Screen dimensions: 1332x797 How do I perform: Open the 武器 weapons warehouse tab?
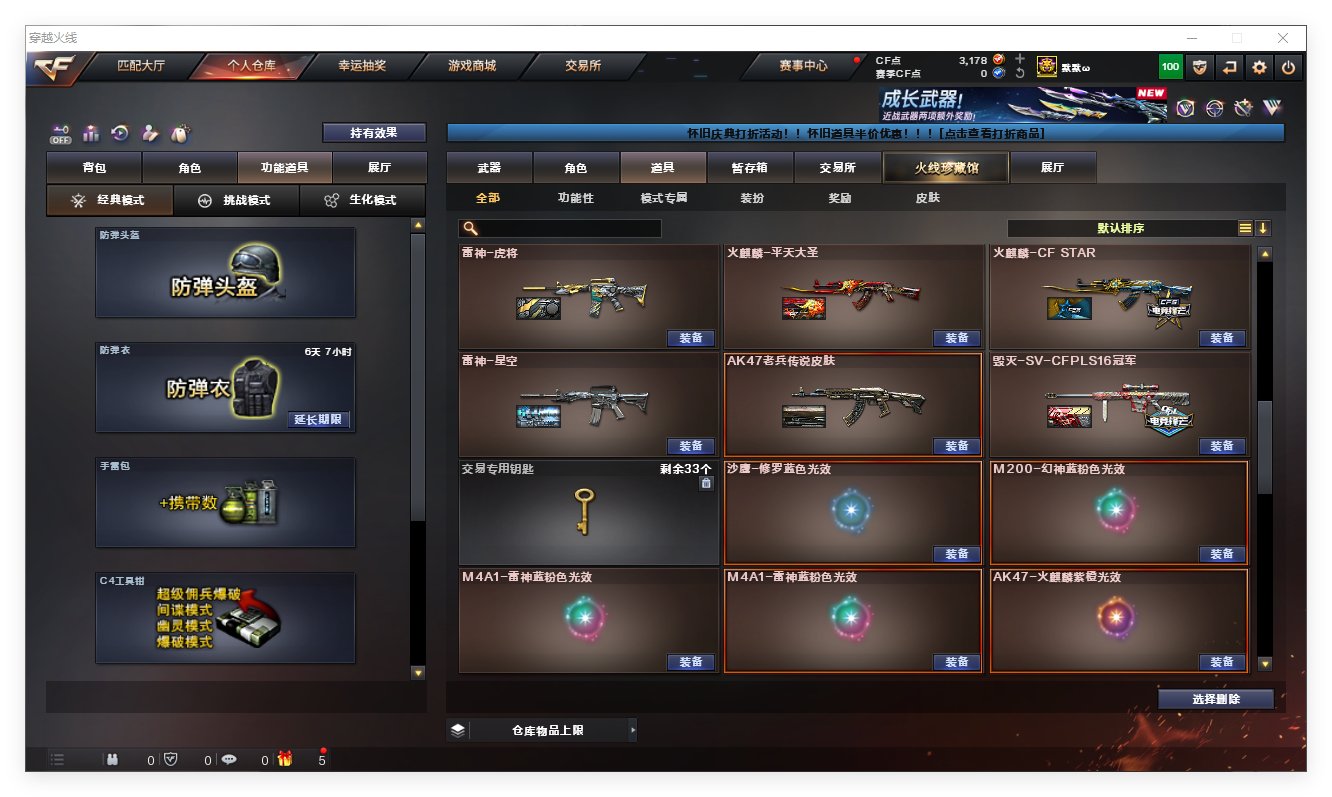(489, 168)
